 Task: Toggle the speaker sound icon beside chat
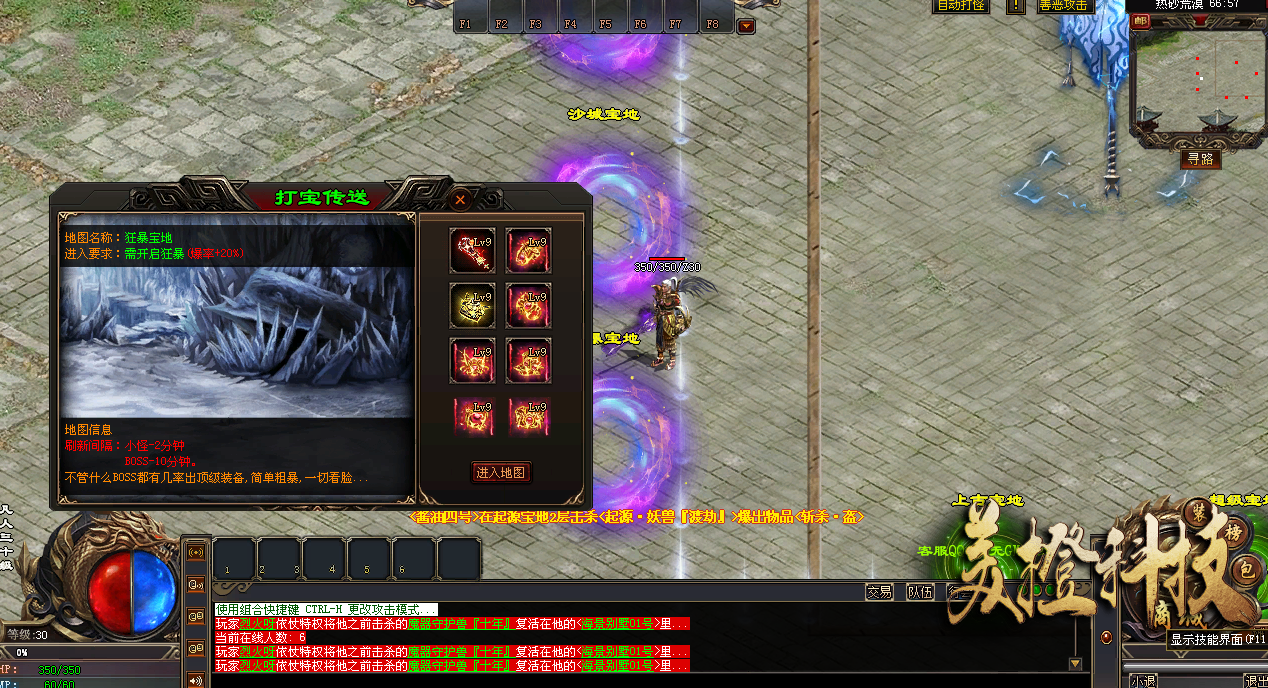tap(194, 681)
